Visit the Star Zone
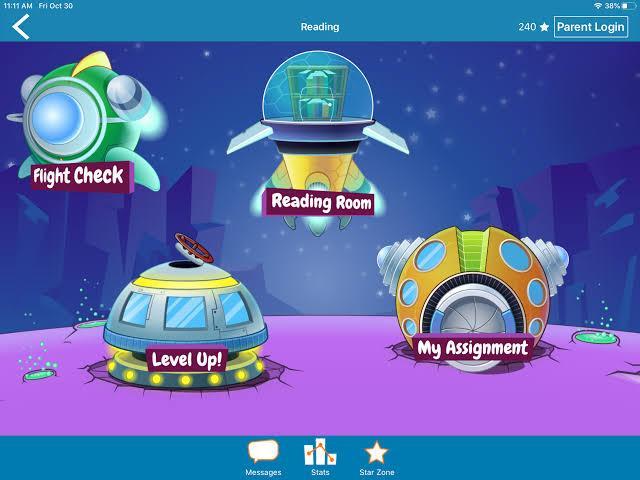Image resolution: width=640 pixels, height=480 pixels. pos(375,457)
